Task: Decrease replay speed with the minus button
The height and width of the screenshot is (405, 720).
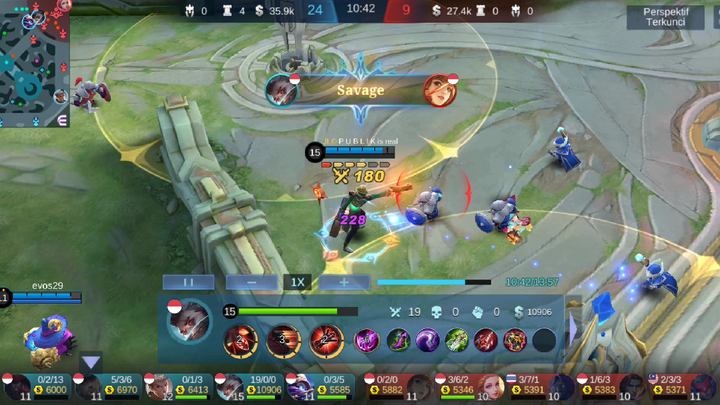Action: click(x=251, y=282)
